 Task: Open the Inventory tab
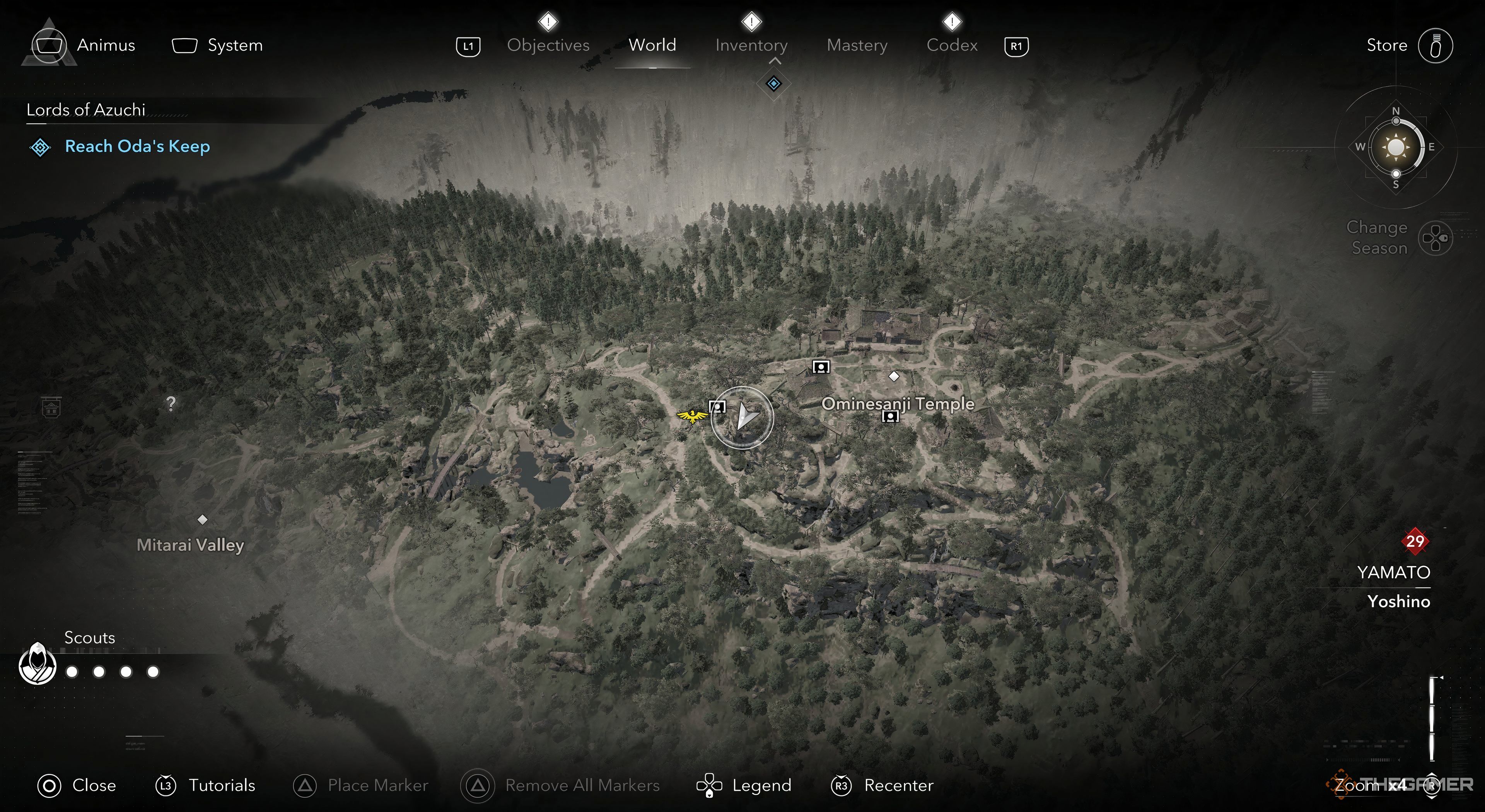(751, 45)
